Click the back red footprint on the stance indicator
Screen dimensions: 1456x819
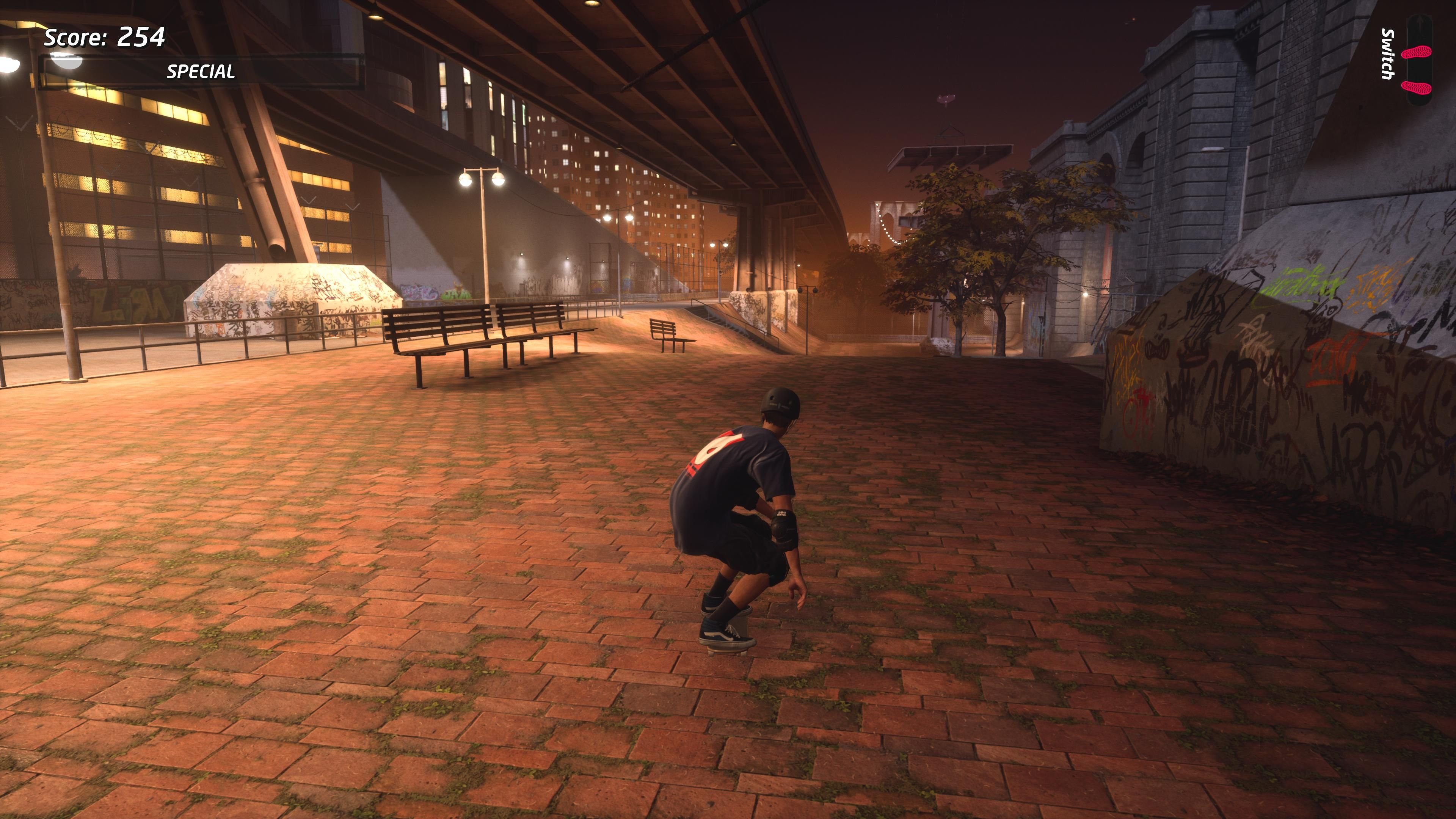[x=1417, y=86]
